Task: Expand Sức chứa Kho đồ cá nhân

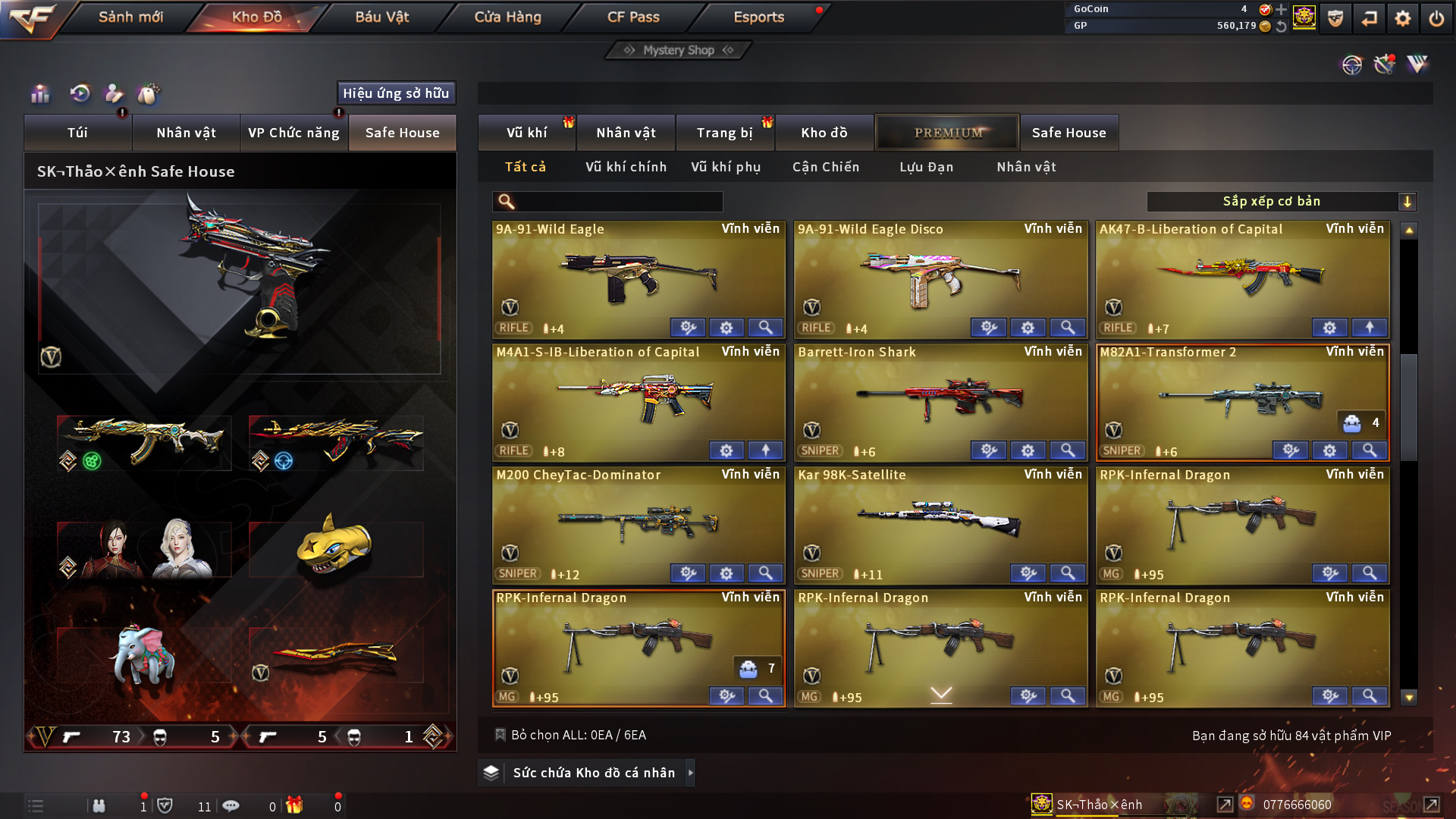Action: (594, 773)
